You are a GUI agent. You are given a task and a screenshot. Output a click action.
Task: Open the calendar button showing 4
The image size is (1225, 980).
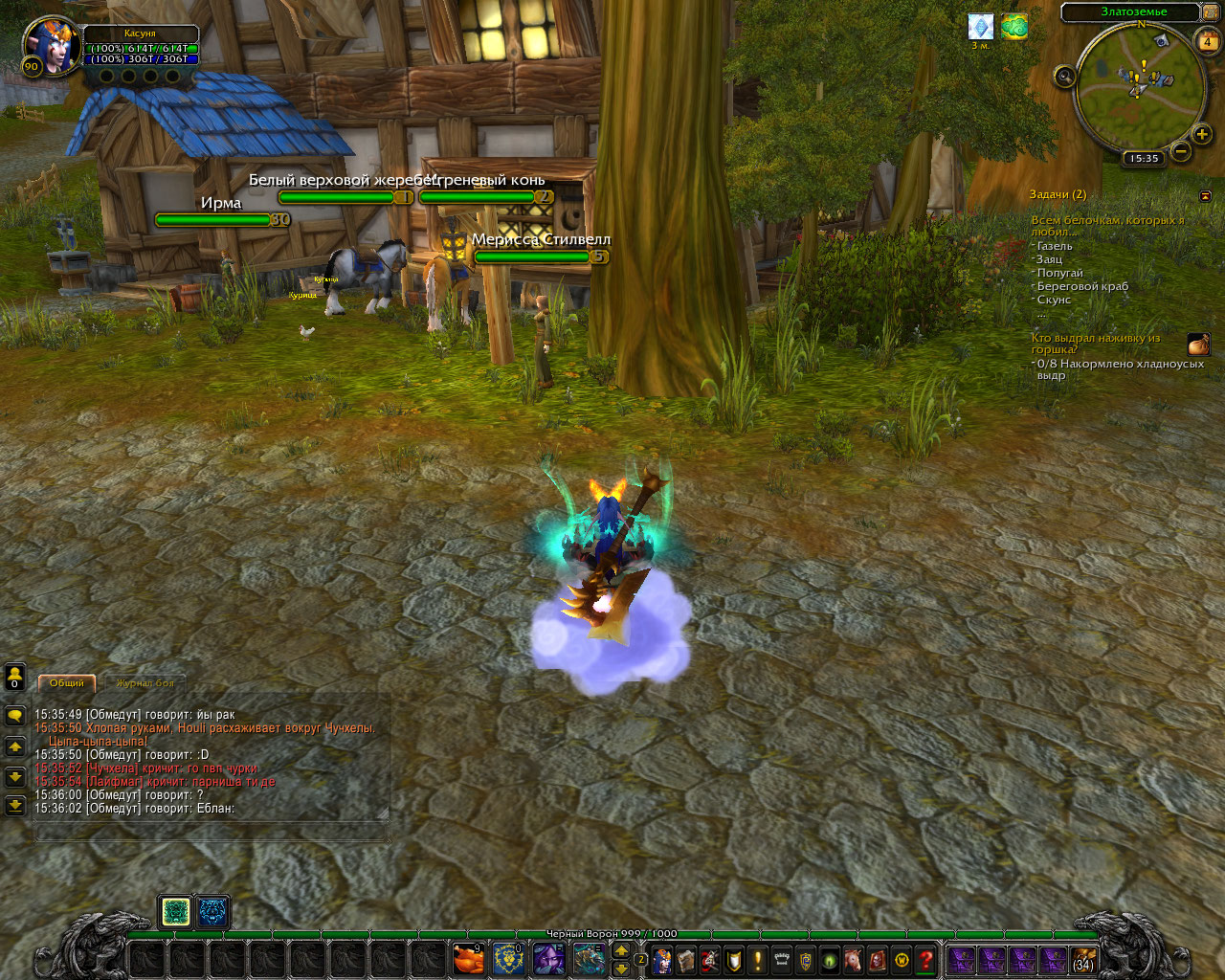tap(1206, 42)
